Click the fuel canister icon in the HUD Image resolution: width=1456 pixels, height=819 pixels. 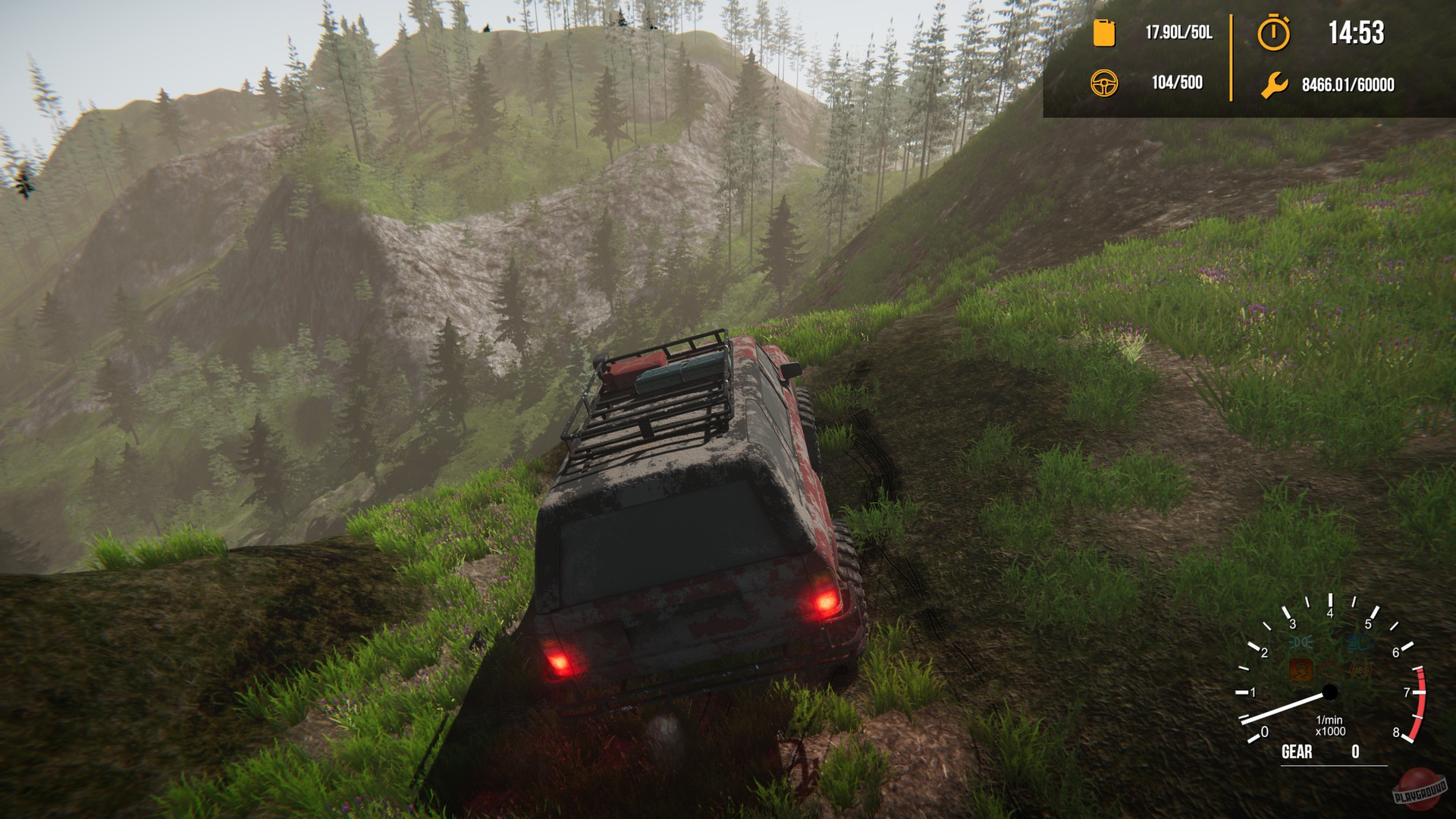click(x=1103, y=32)
